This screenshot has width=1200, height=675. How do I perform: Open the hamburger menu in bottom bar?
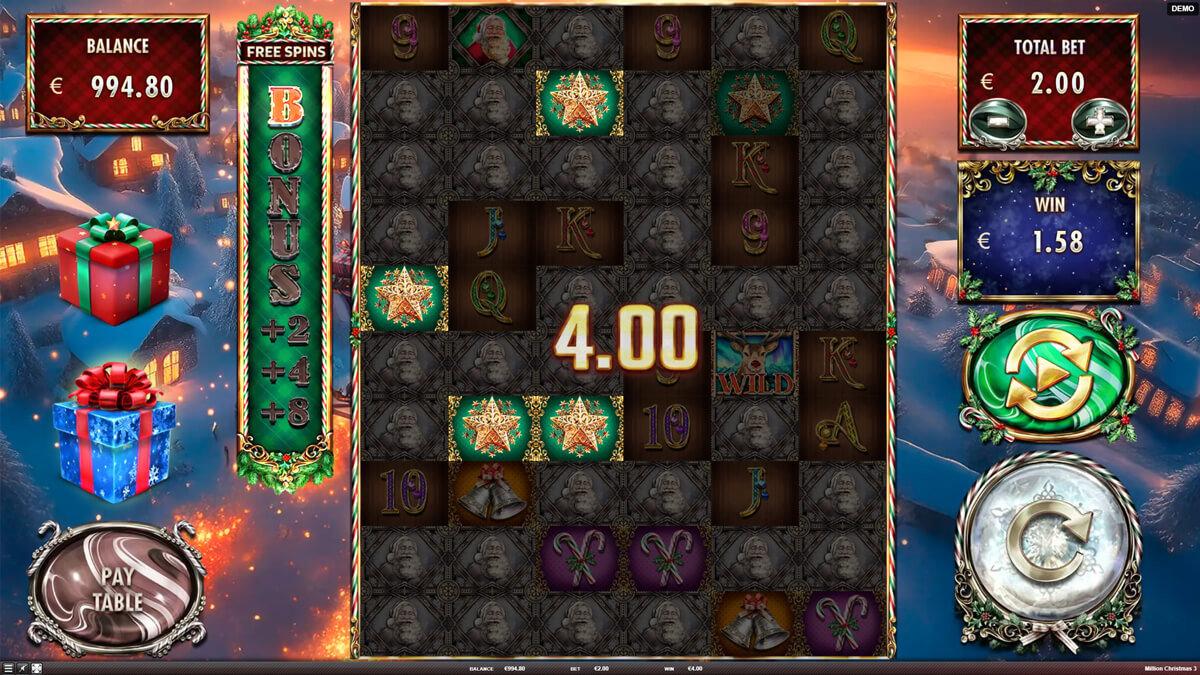[8, 669]
